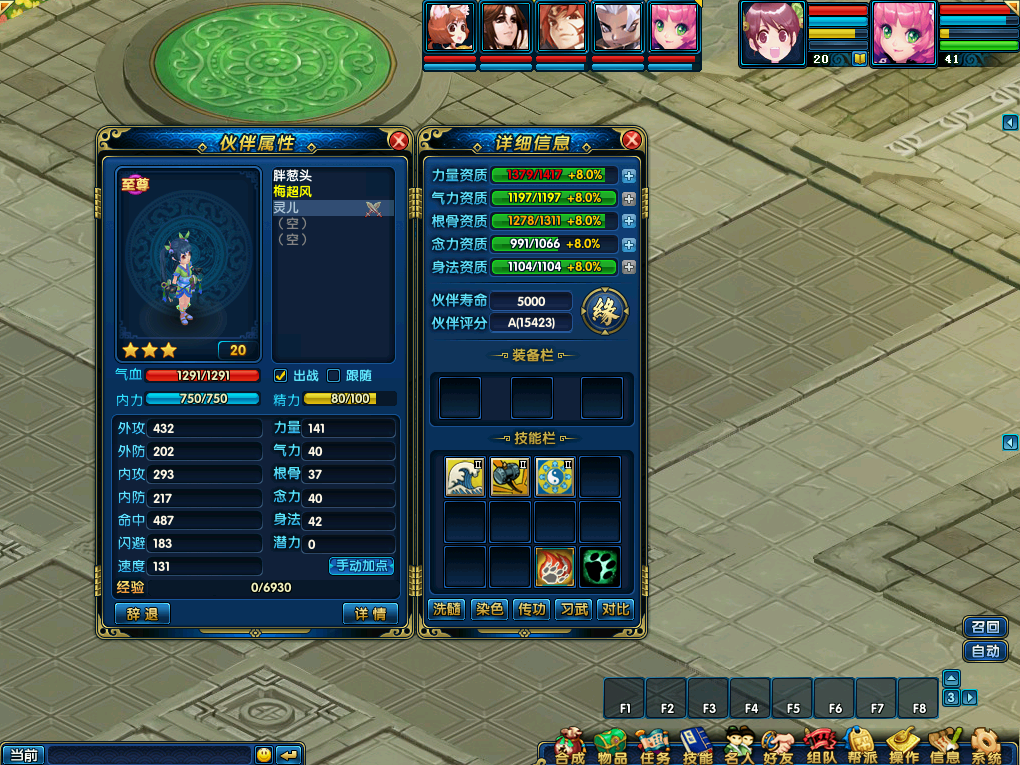
Task: Select the ocean wave skill icon
Action: [465, 477]
